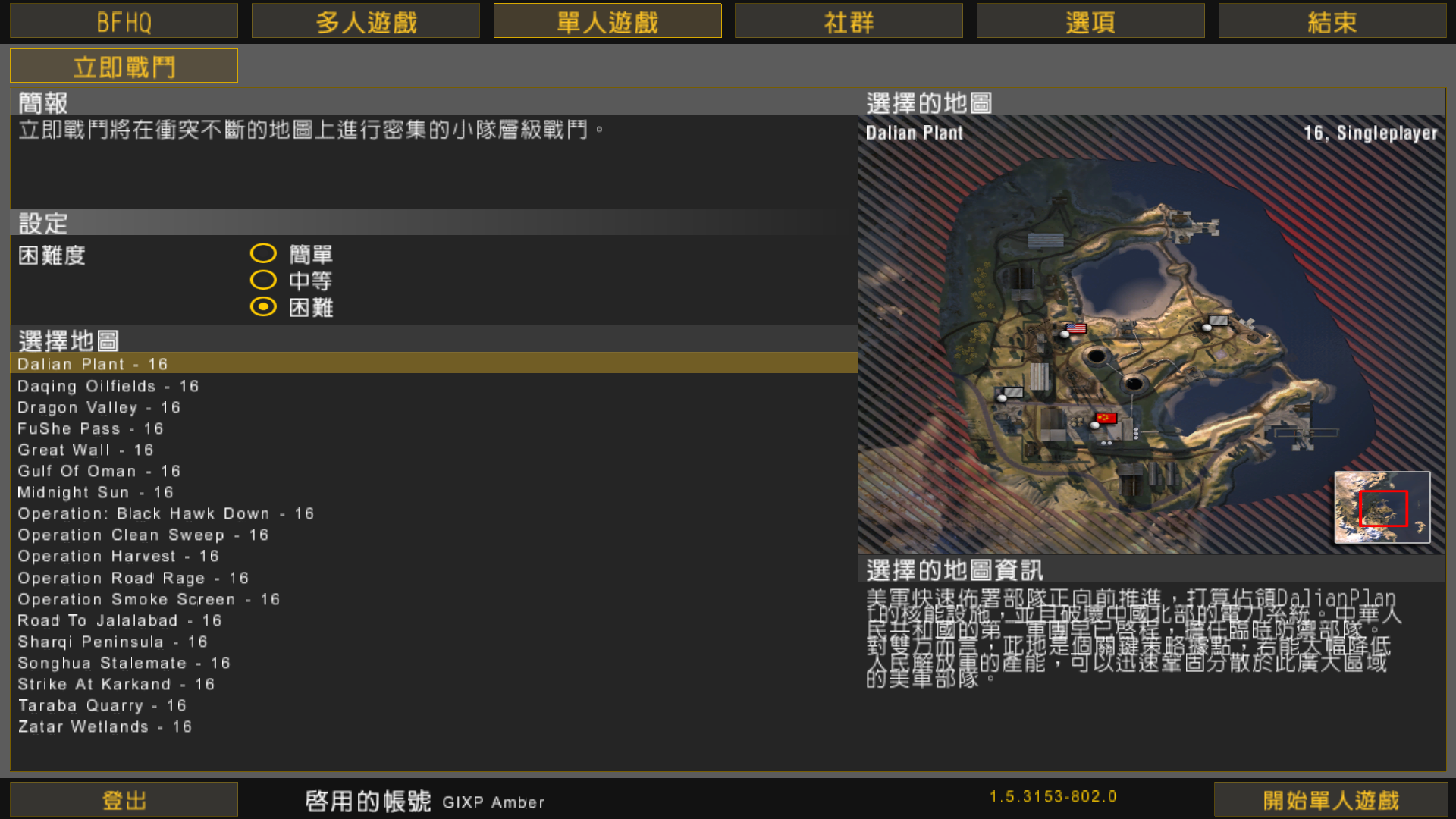Select the 中等 difficulty option
This screenshot has width=1456, height=819.
pos(263,281)
